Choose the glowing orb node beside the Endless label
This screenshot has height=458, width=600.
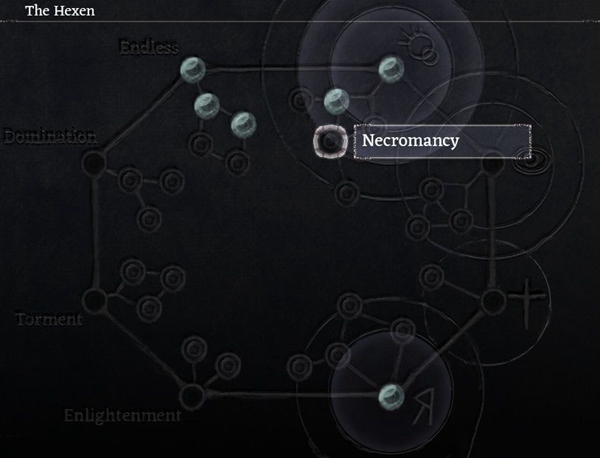click(x=191, y=68)
